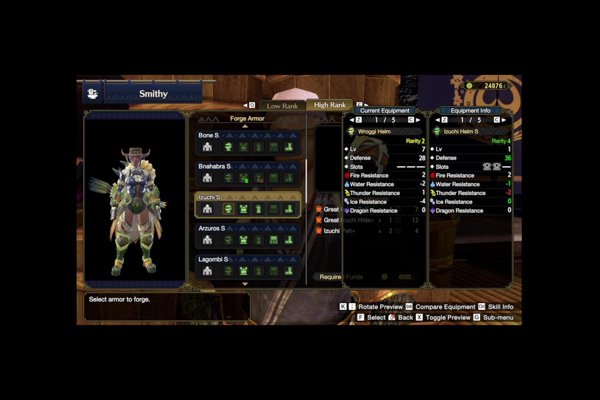Switch to the Low Rank tab

pos(281,105)
